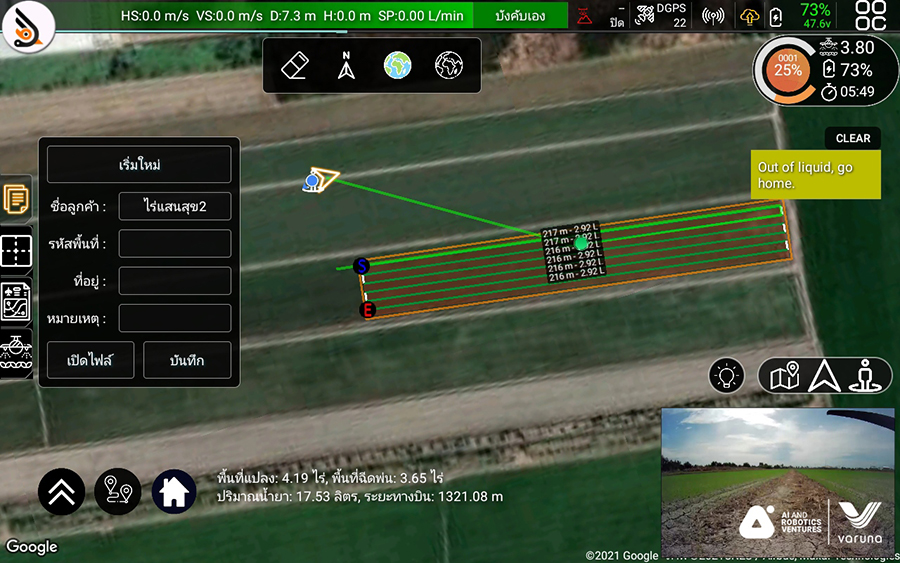Switch to the notes document side tab
900x563 pixels.
click(16, 199)
